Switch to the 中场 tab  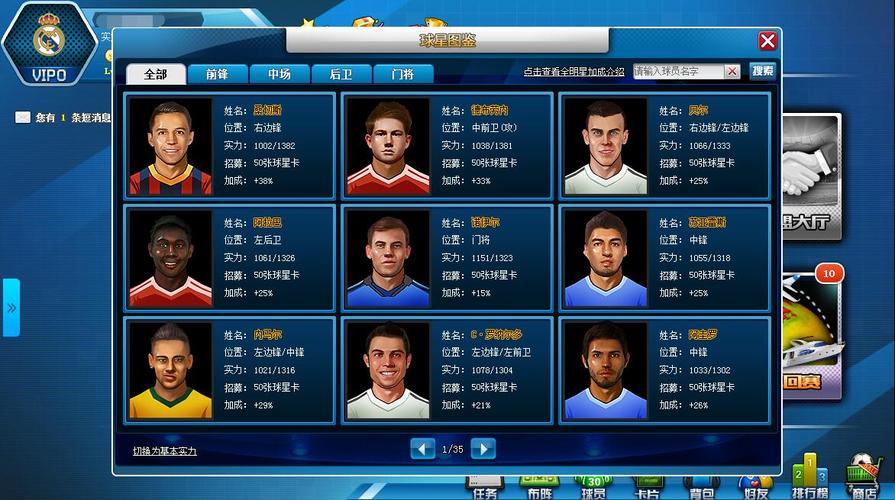[279, 74]
